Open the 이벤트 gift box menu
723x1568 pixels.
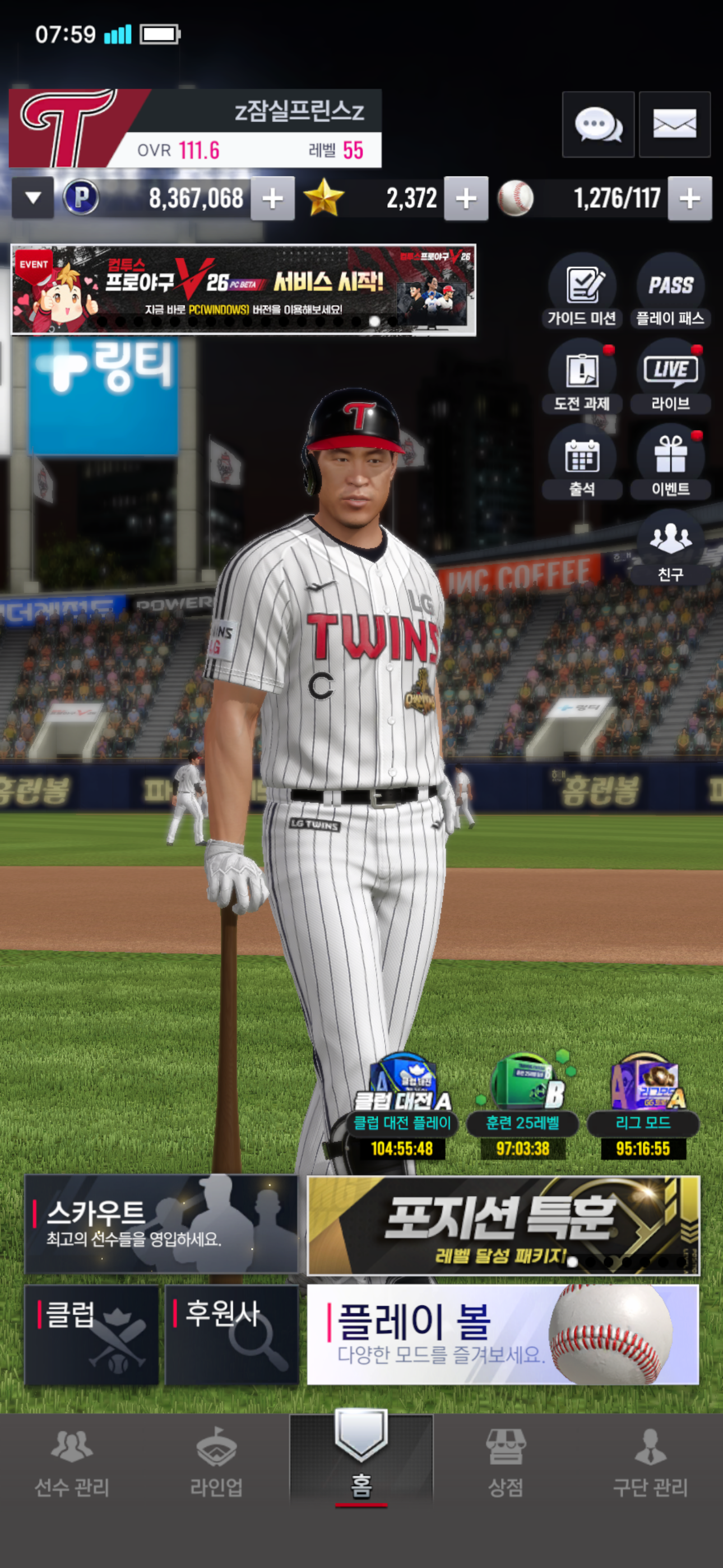pyautogui.click(x=670, y=463)
